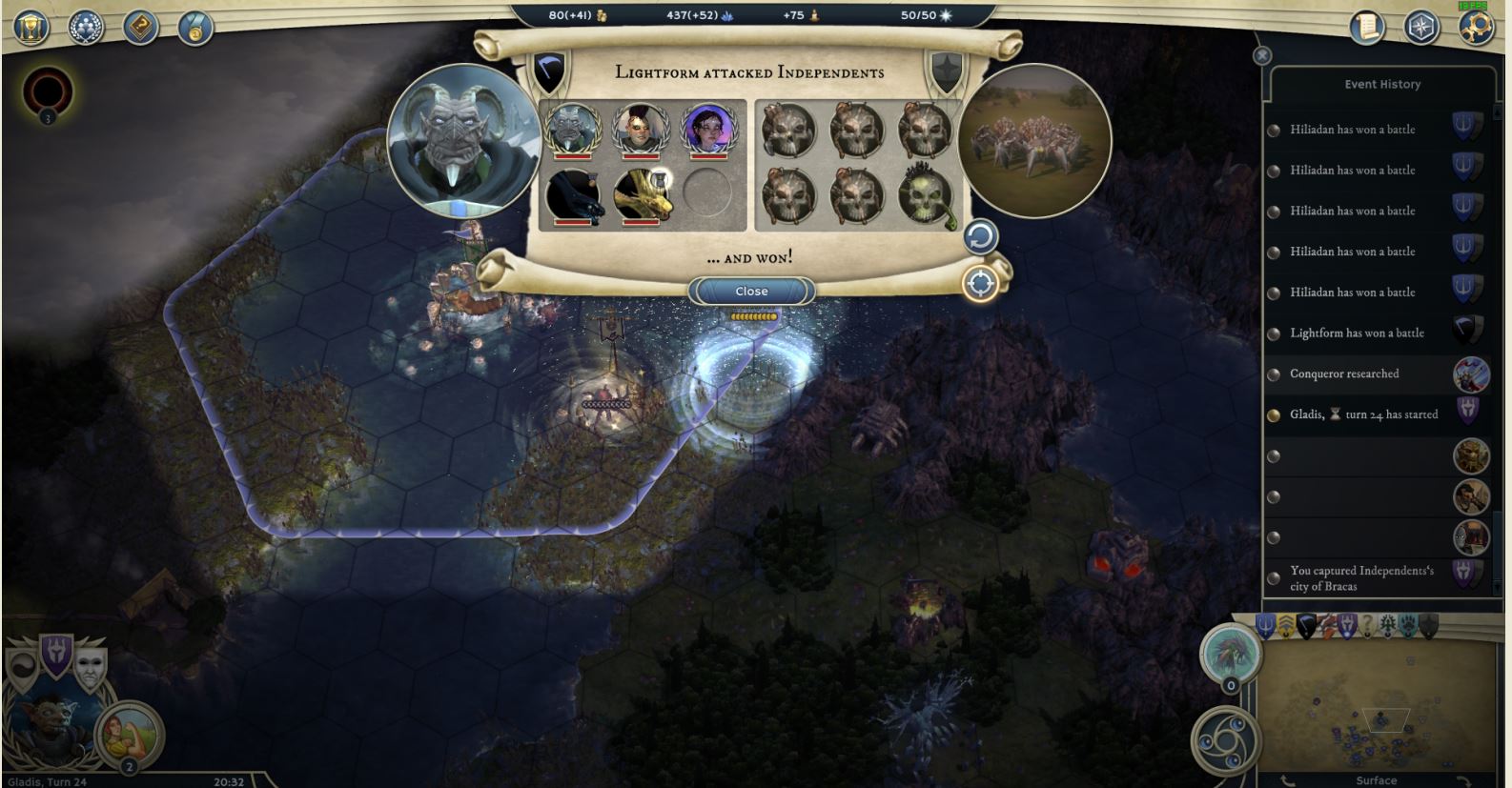The height and width of the screenshot is (788, 1512).
Task: Focus the camera using the crosshair button
Action: tap(979, 283)
